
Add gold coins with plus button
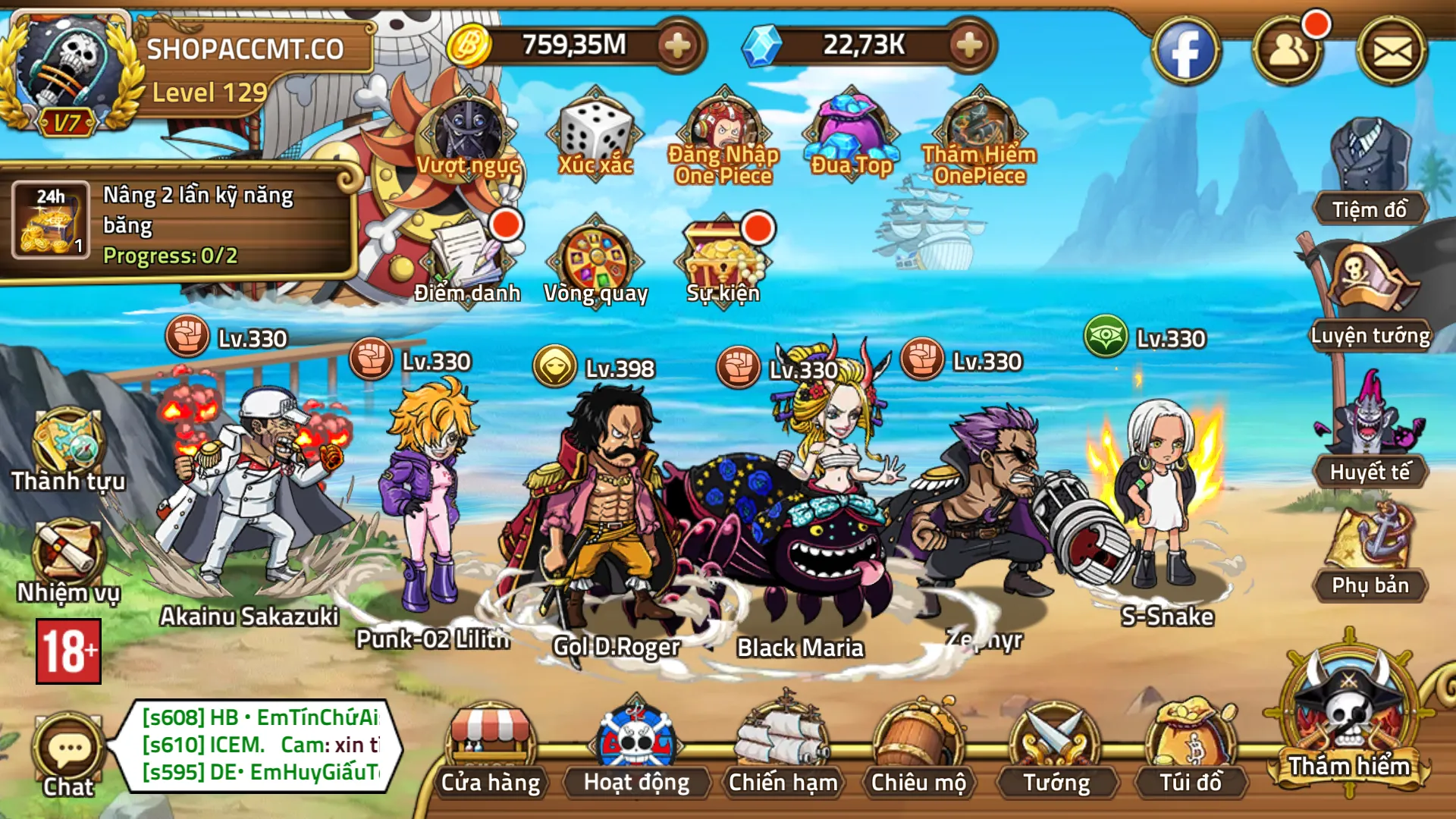[676, 45]
